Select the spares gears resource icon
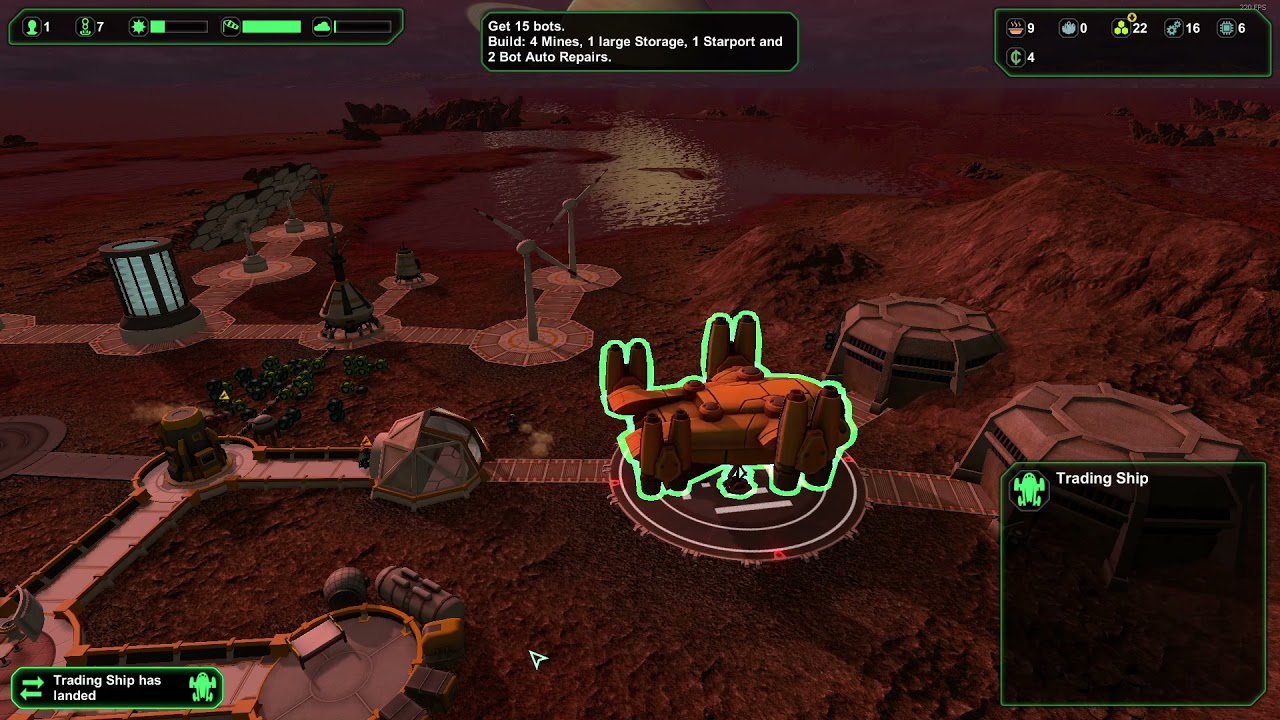Image resolution: width=1280 pixels, height=720 pixels. 1174,28
